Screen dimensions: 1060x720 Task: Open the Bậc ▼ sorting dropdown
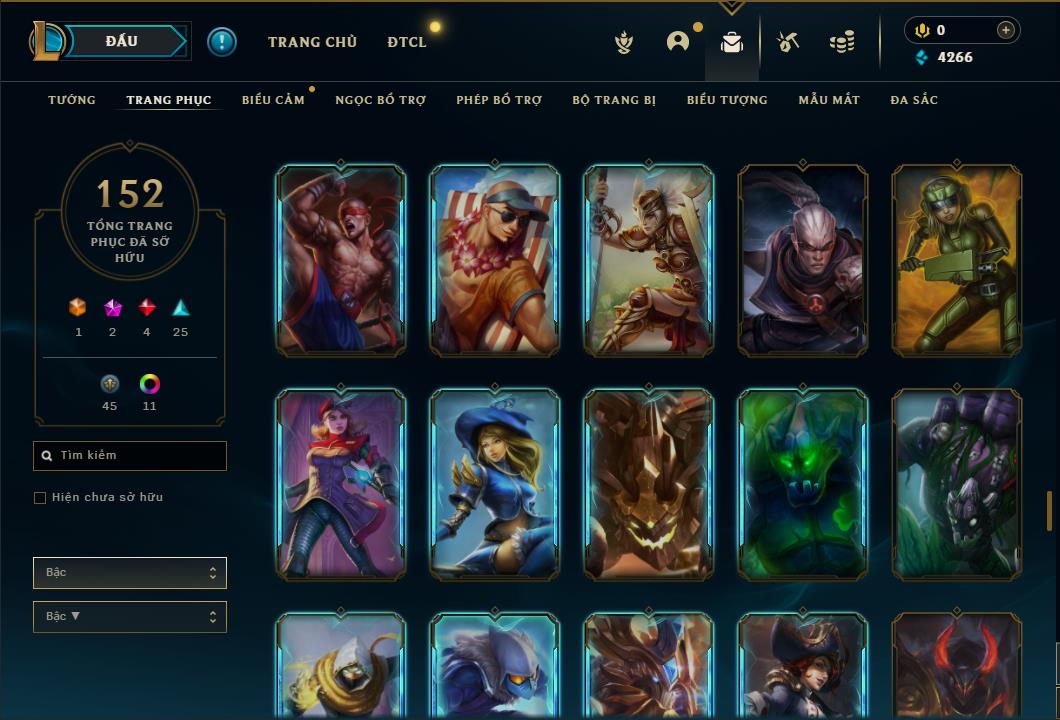click(x=130, y=617)
